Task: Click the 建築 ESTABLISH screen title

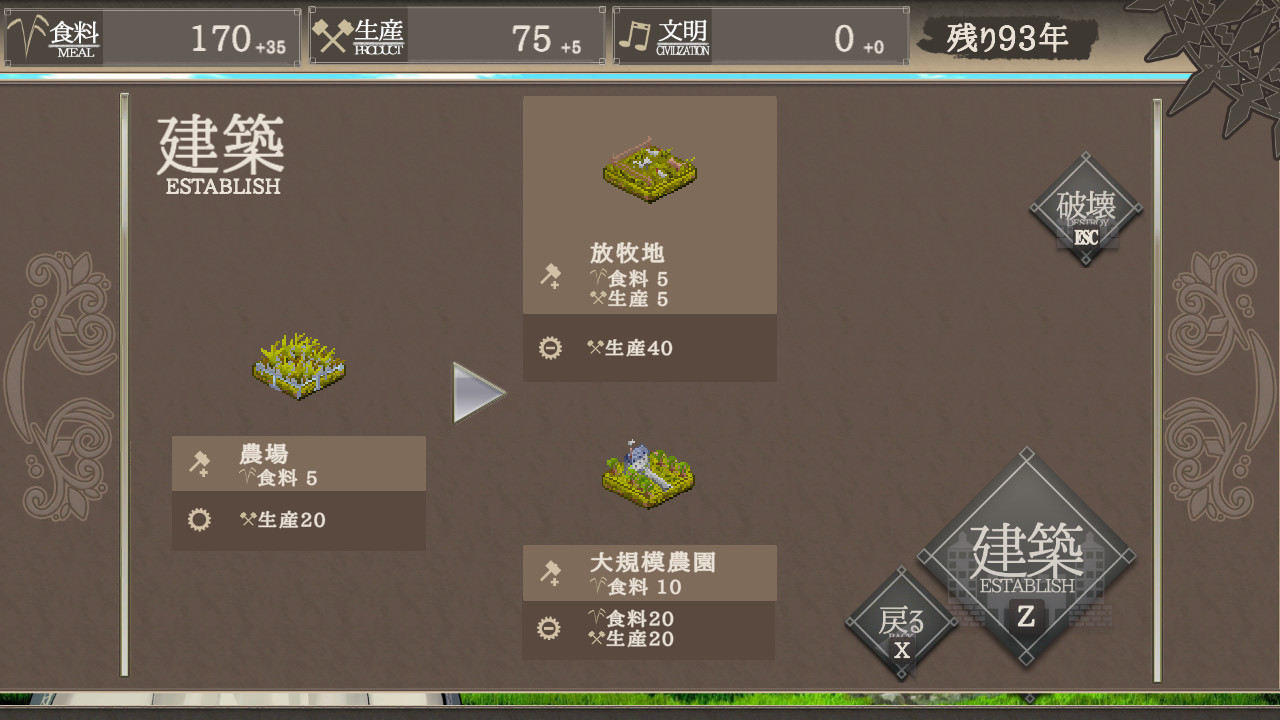Action: click(218, 150)
